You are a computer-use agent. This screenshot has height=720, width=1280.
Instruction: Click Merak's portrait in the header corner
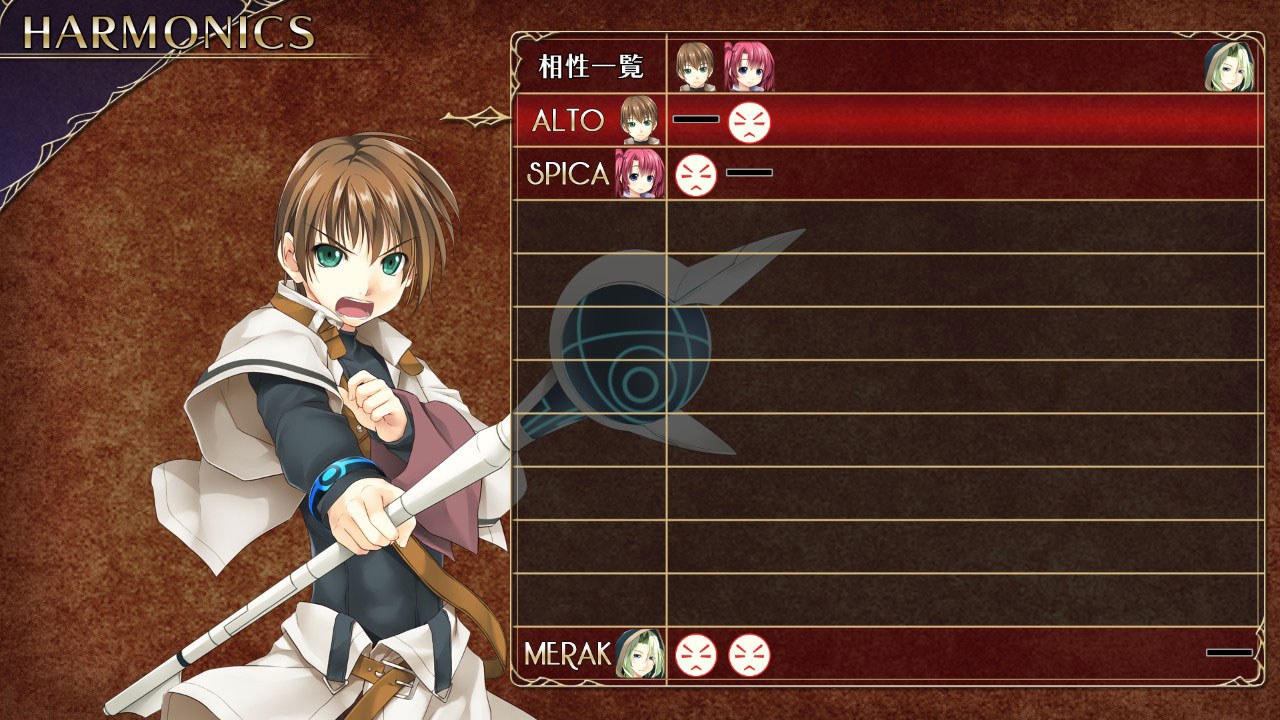[x=1228, y=67]
